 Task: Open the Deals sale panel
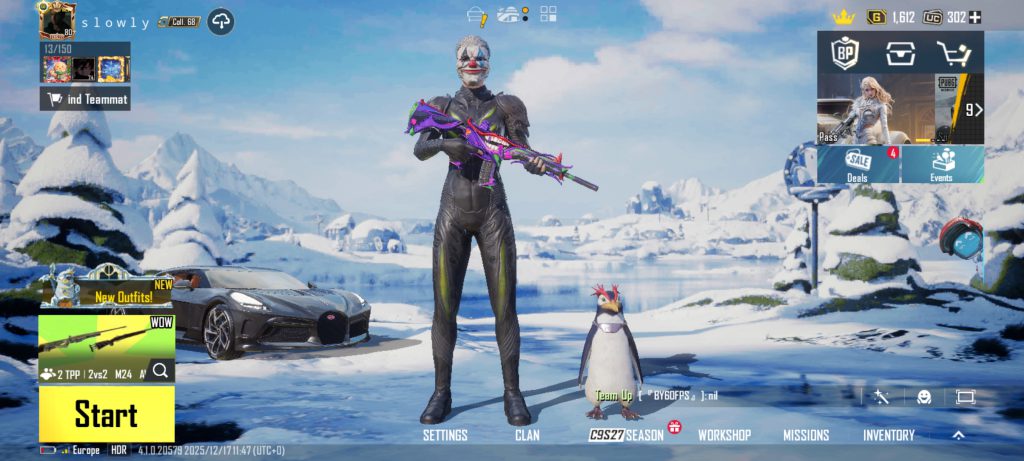tap(858, 165)
